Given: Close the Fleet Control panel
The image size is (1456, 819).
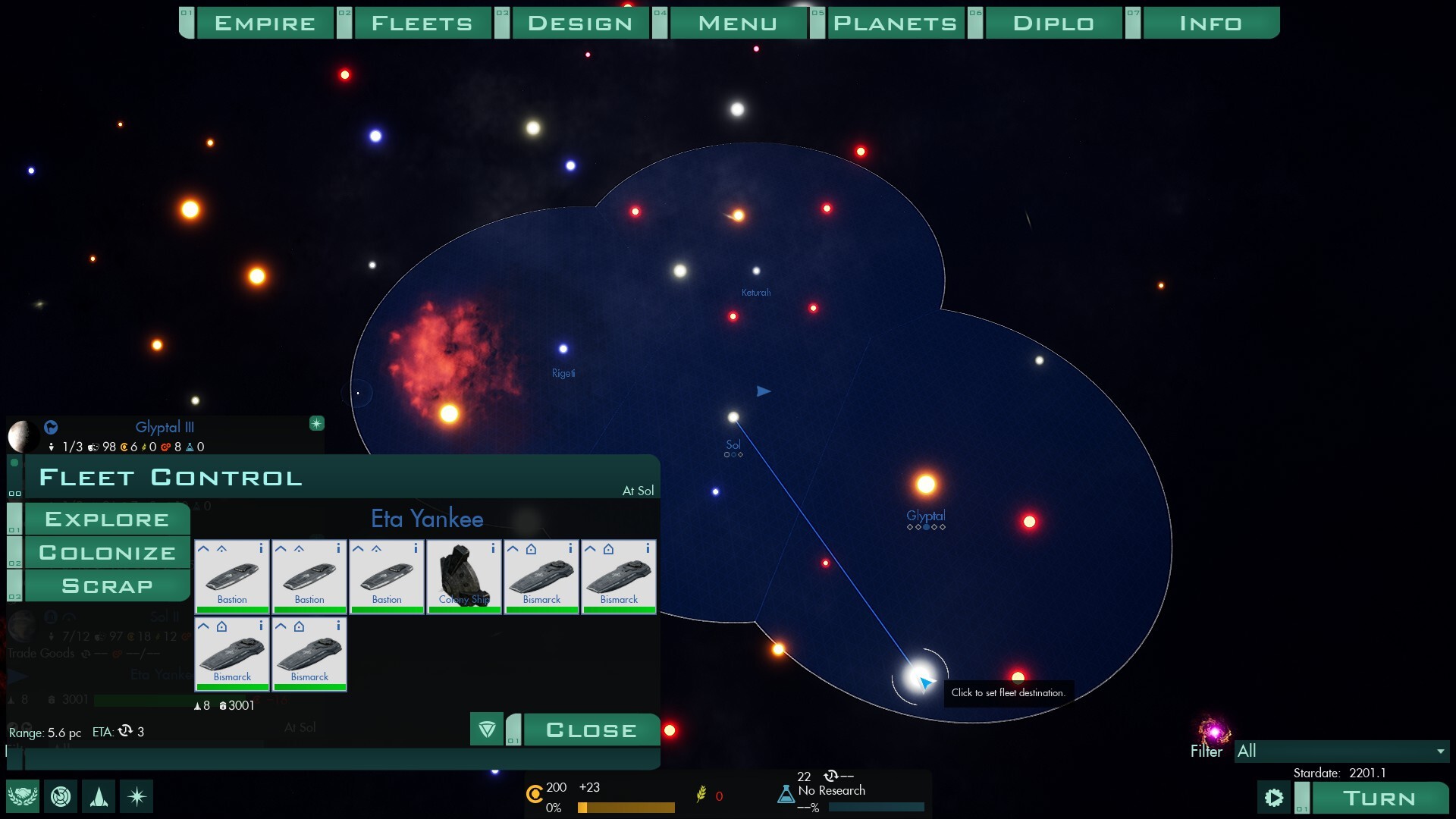Looking at the screenshot, I should tap(591, 730).
